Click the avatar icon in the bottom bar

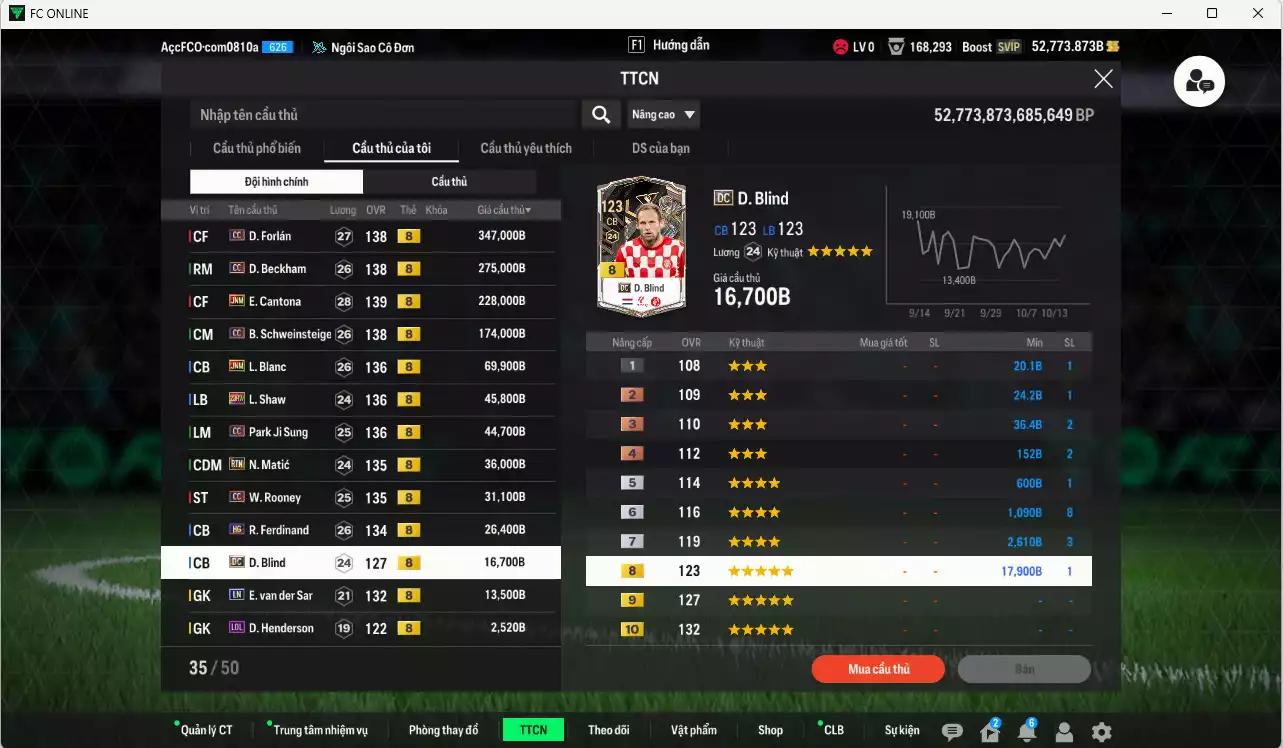click(1063, 732)
